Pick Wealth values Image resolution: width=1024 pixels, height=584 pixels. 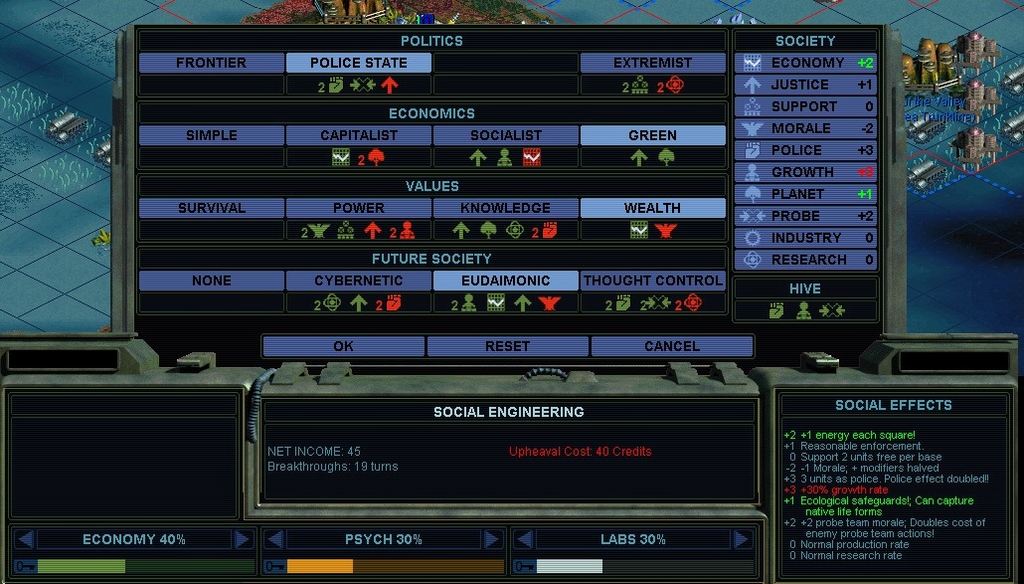(652, 208)
